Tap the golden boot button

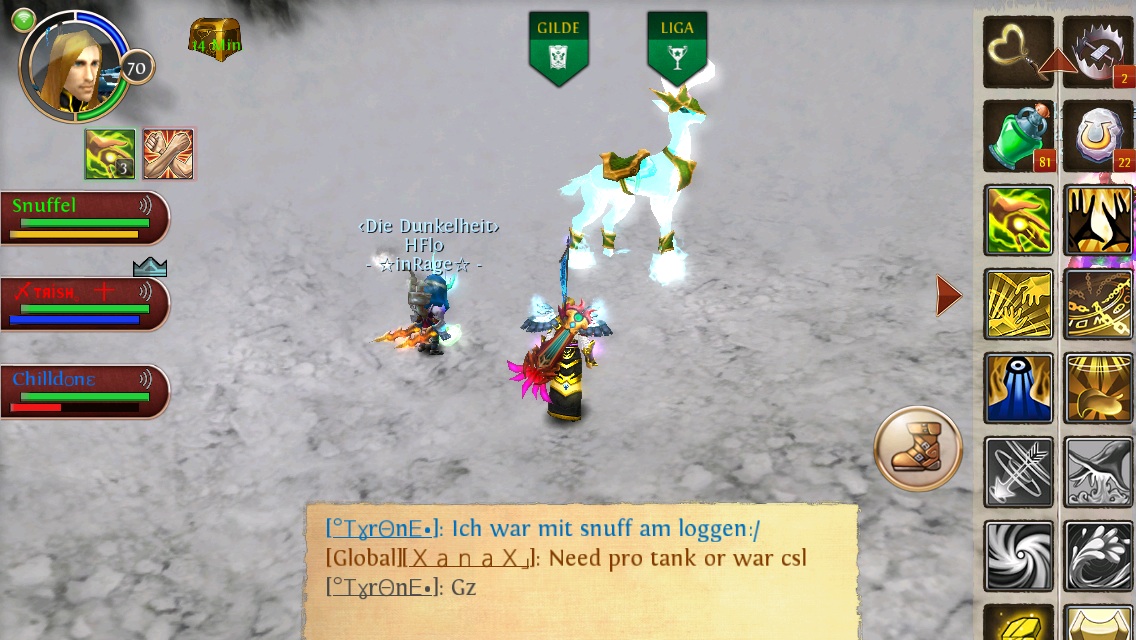917,449
